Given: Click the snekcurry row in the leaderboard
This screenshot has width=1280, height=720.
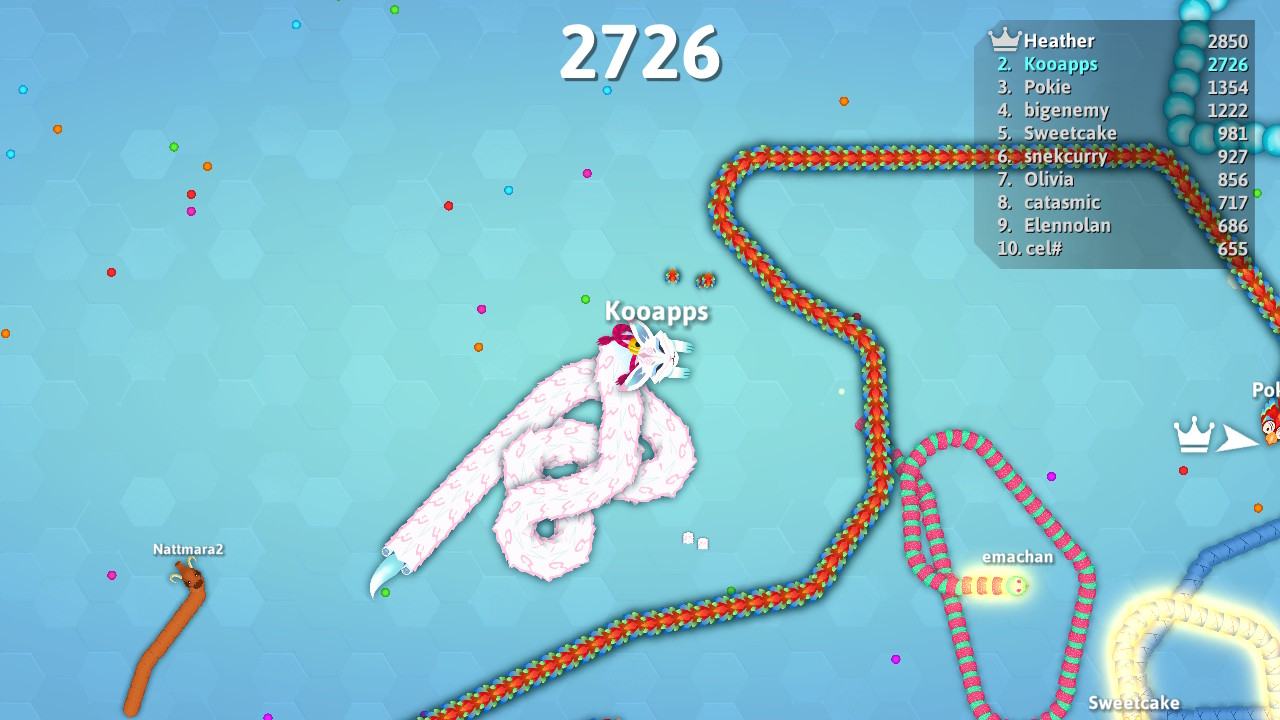Looking at the screenshot, I should pyautogui.click(x=1065, y=156).
